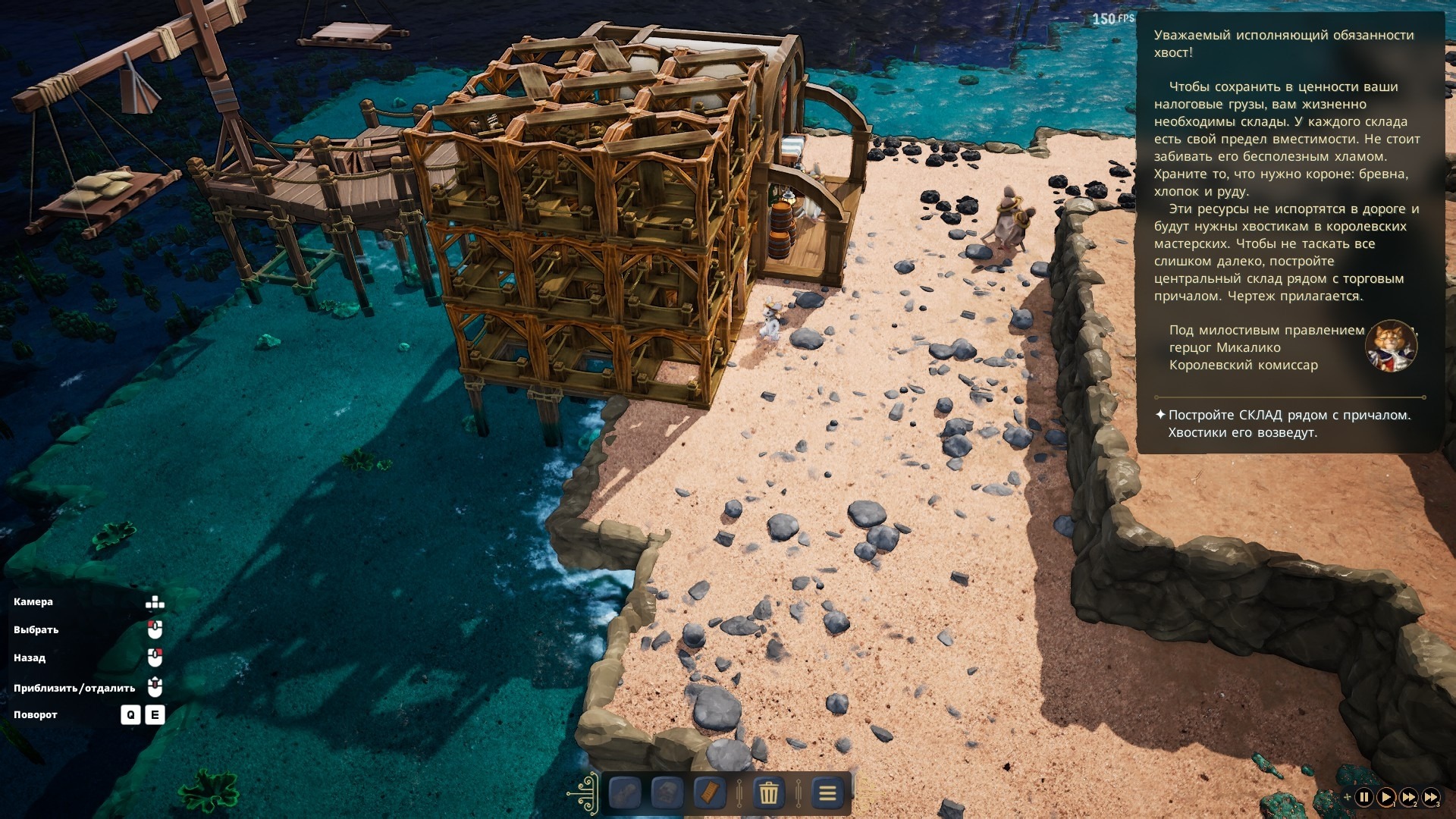This screenshot has height=819, width=1456.
Task: Pause the game with the pause button
Action: [1363, 797]
